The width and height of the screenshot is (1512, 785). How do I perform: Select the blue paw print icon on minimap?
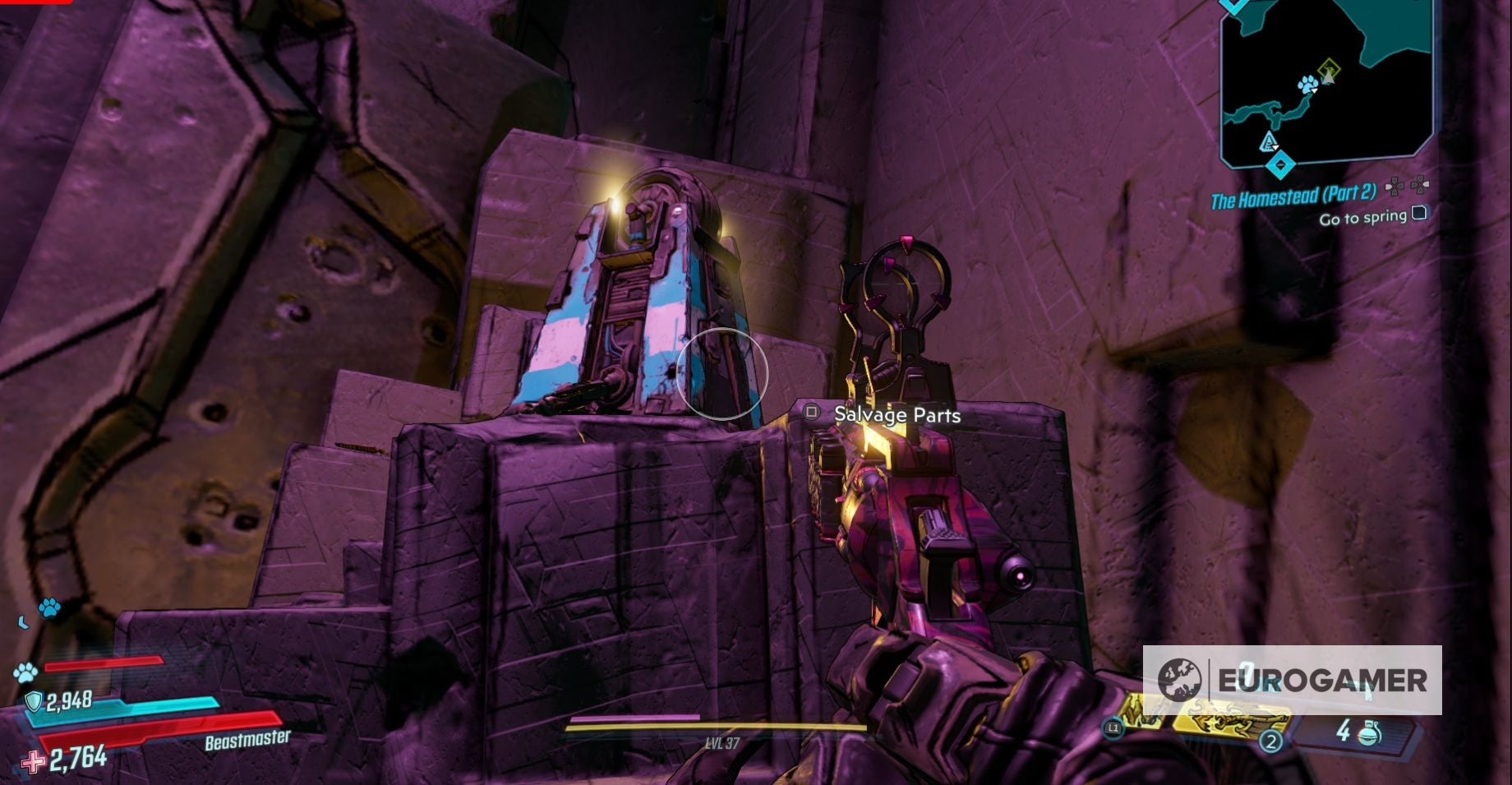pos(1308,85)
